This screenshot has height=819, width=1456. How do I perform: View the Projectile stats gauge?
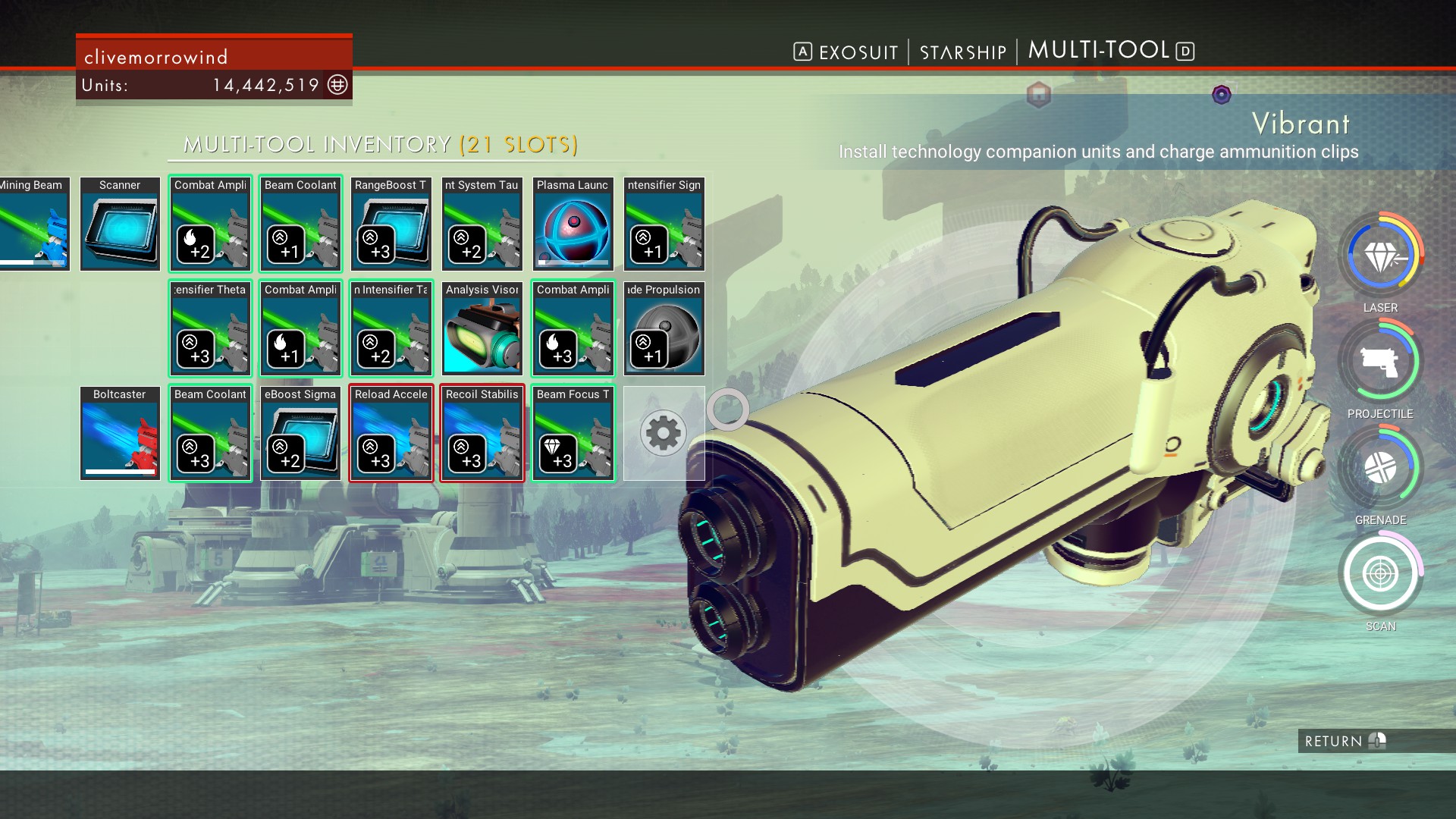pyautogui.click(x=1380, y=362)
